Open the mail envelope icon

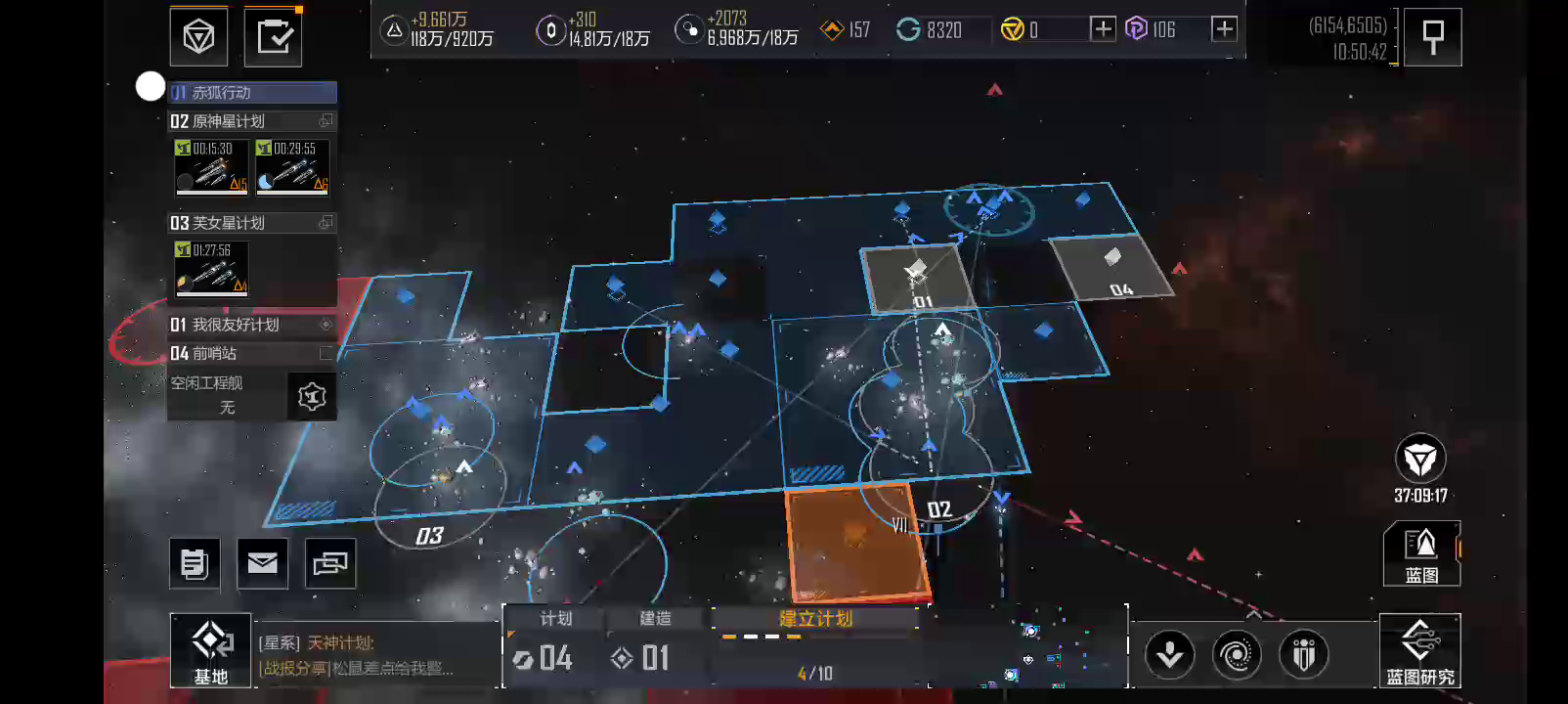tap(262, 563)
